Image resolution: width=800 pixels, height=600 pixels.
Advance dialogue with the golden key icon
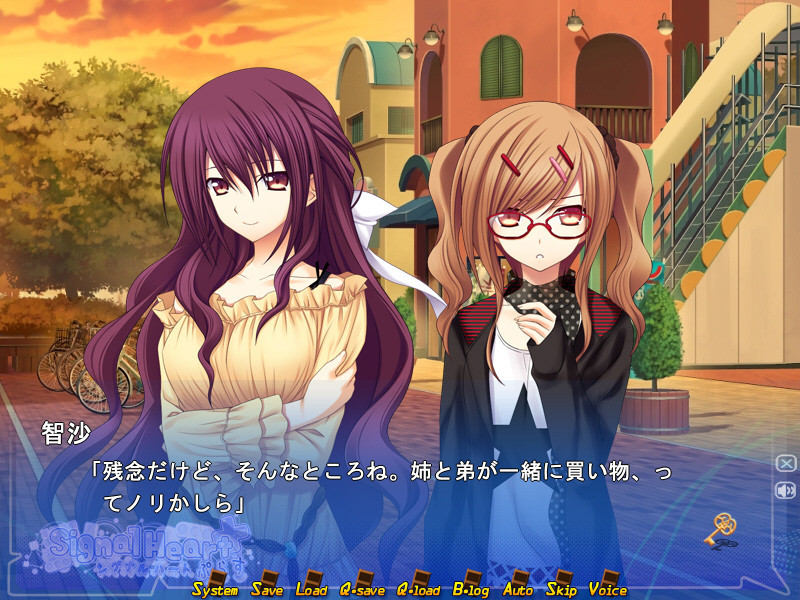coord(724,526)
